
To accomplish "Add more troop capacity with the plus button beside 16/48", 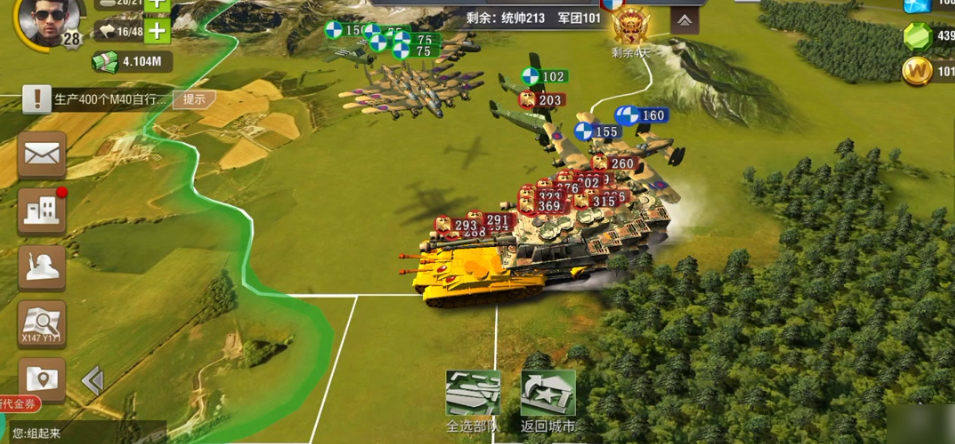I will coord(157,30).
